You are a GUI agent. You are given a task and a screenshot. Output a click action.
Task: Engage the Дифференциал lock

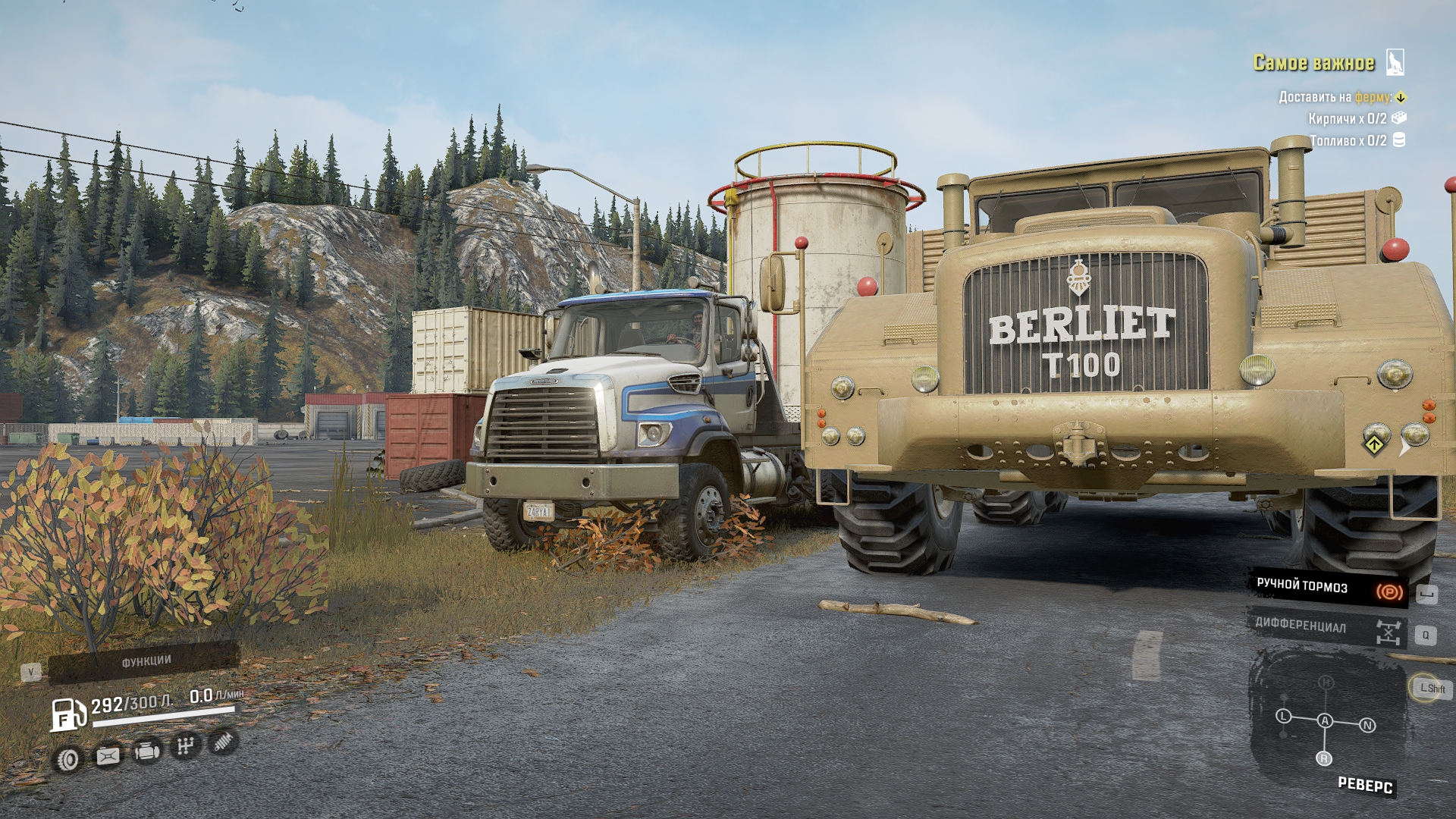1327,628
